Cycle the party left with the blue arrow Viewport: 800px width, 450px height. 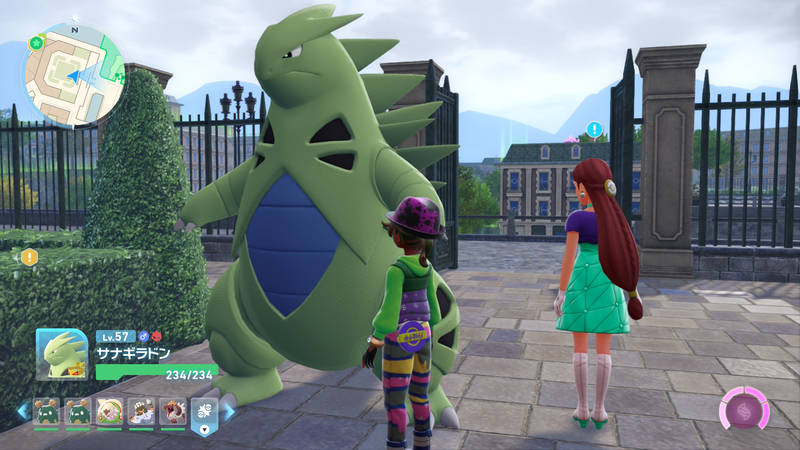(x=22, y=411)
